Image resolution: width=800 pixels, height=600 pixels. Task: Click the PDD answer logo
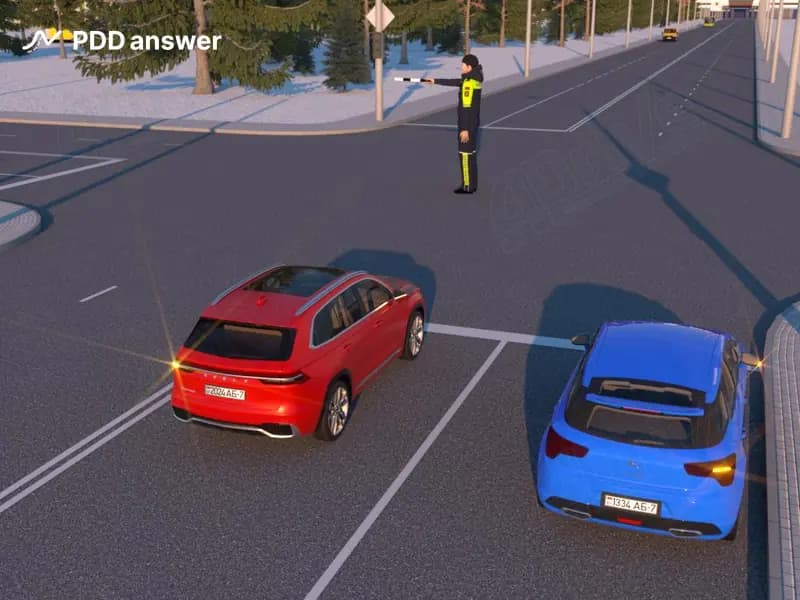[121, 41]
